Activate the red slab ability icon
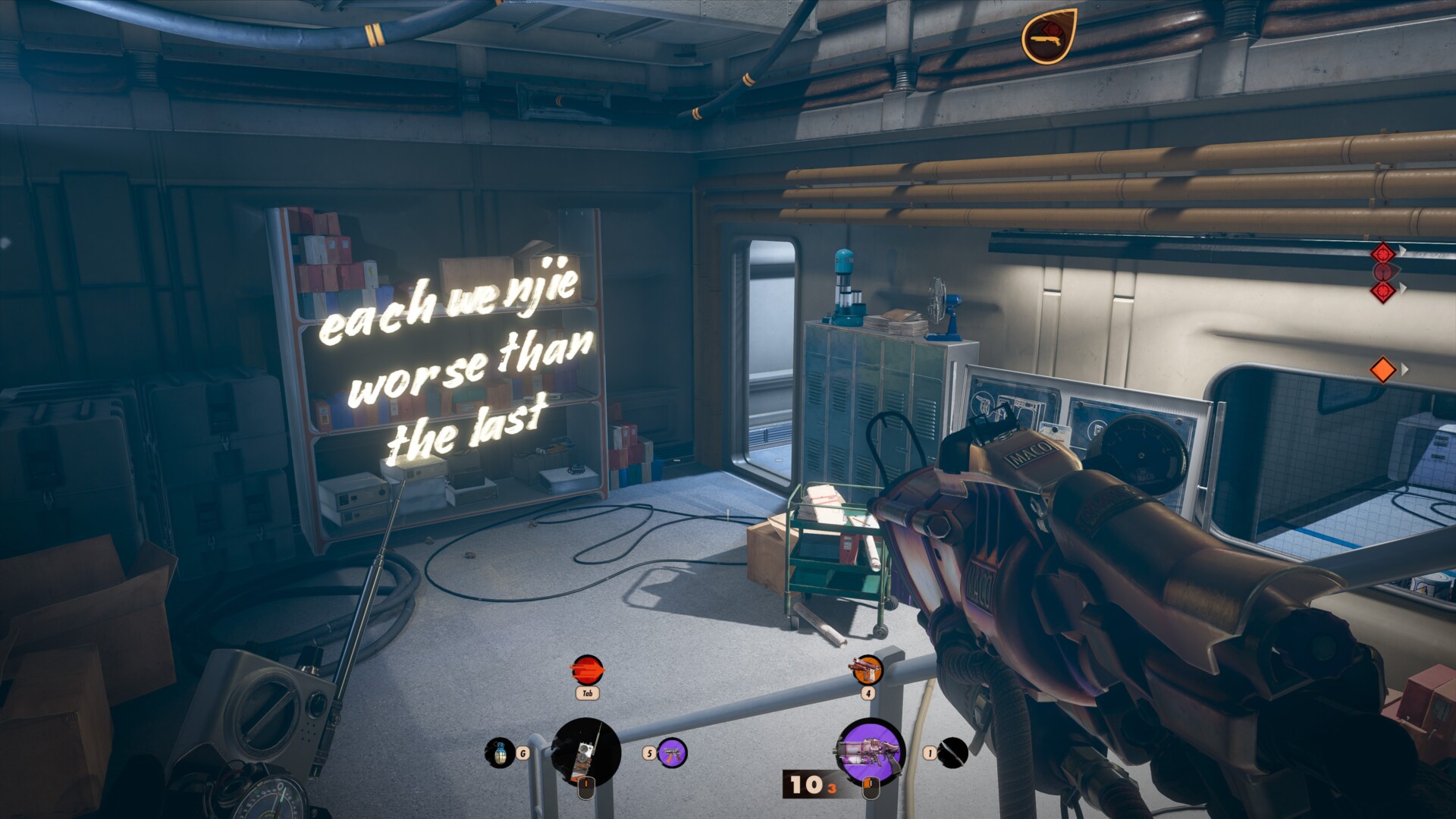Viewport: 1456px width, 819px height. (586, 670)
